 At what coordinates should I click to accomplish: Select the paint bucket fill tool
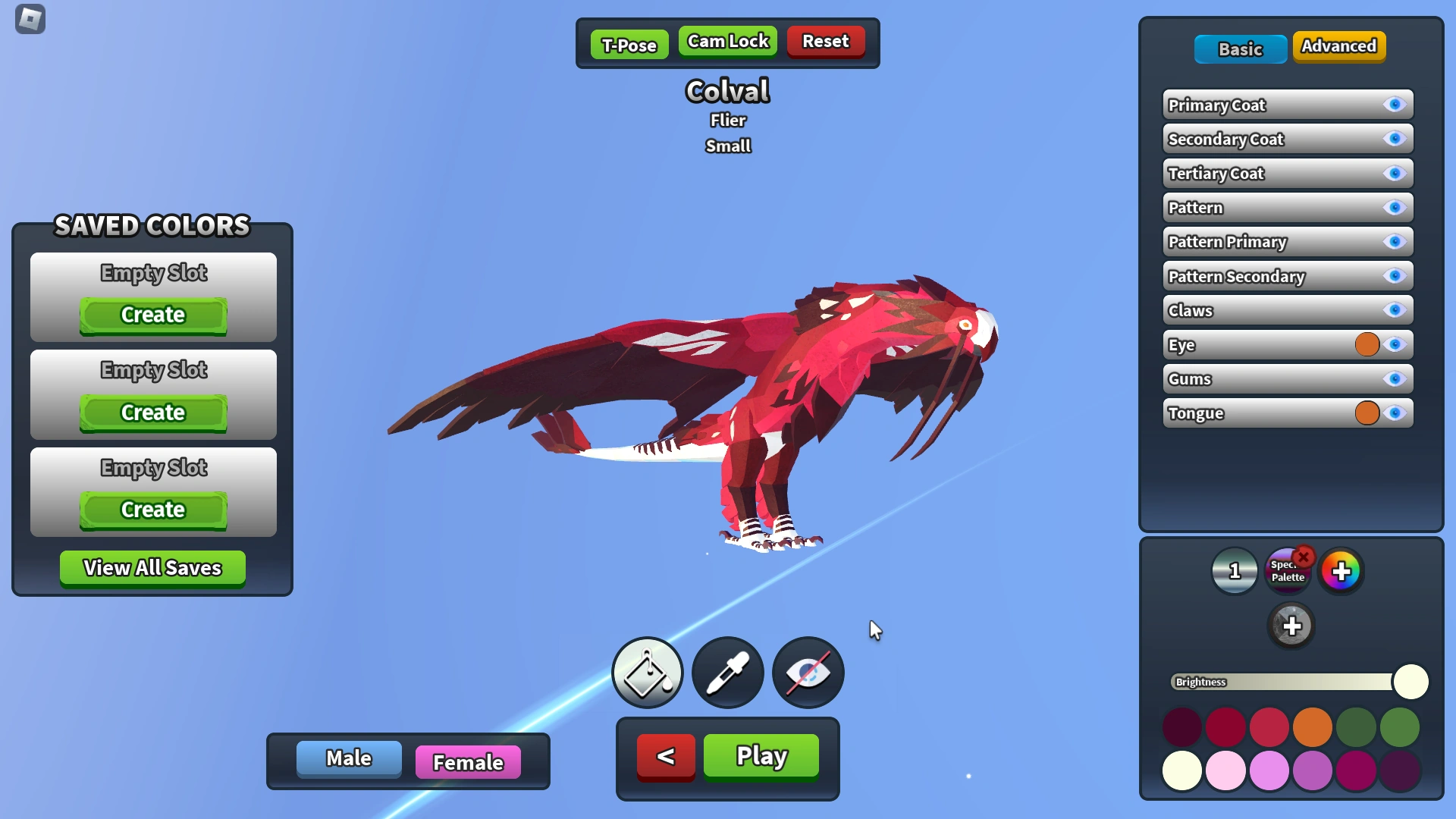pyautogui.click(x=647, y=673)
